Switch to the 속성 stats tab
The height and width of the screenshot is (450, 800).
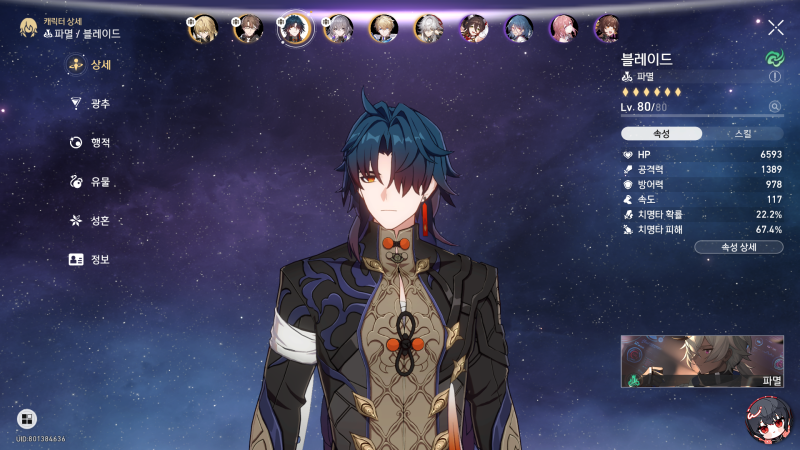coord(660,133)
